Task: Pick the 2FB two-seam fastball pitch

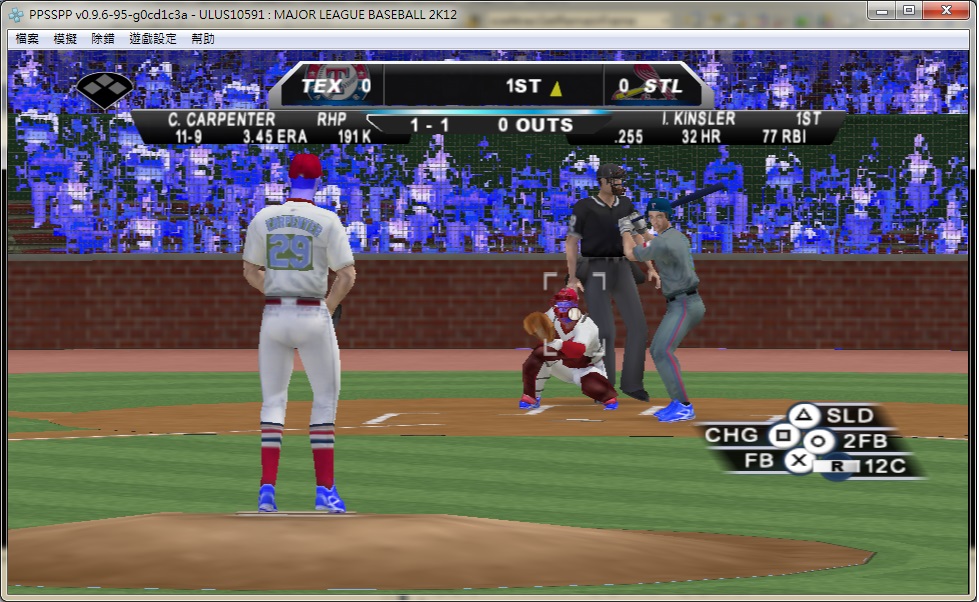Action: (x=819, y=441)
